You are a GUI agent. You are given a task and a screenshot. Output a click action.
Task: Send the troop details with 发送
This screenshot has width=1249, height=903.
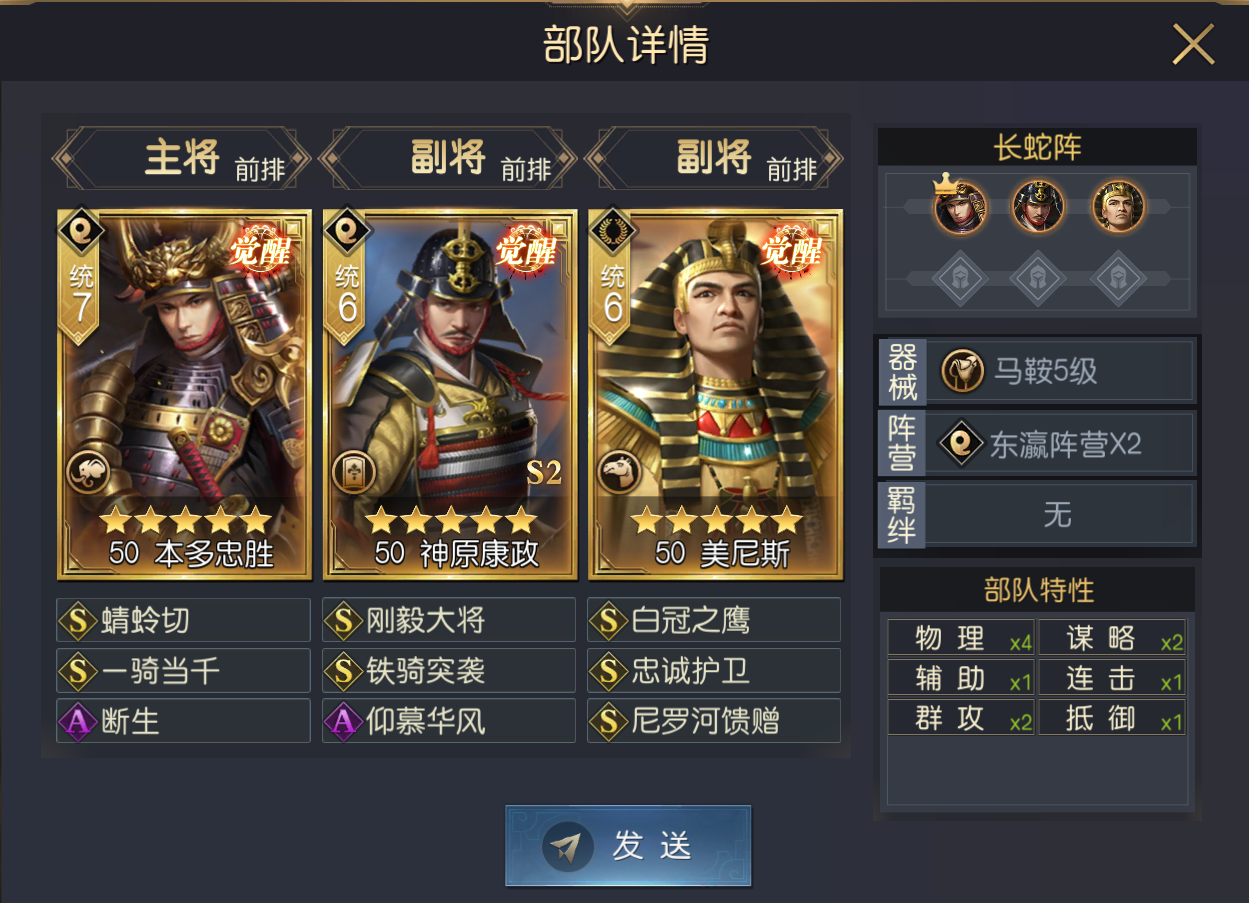click(628, 846)
